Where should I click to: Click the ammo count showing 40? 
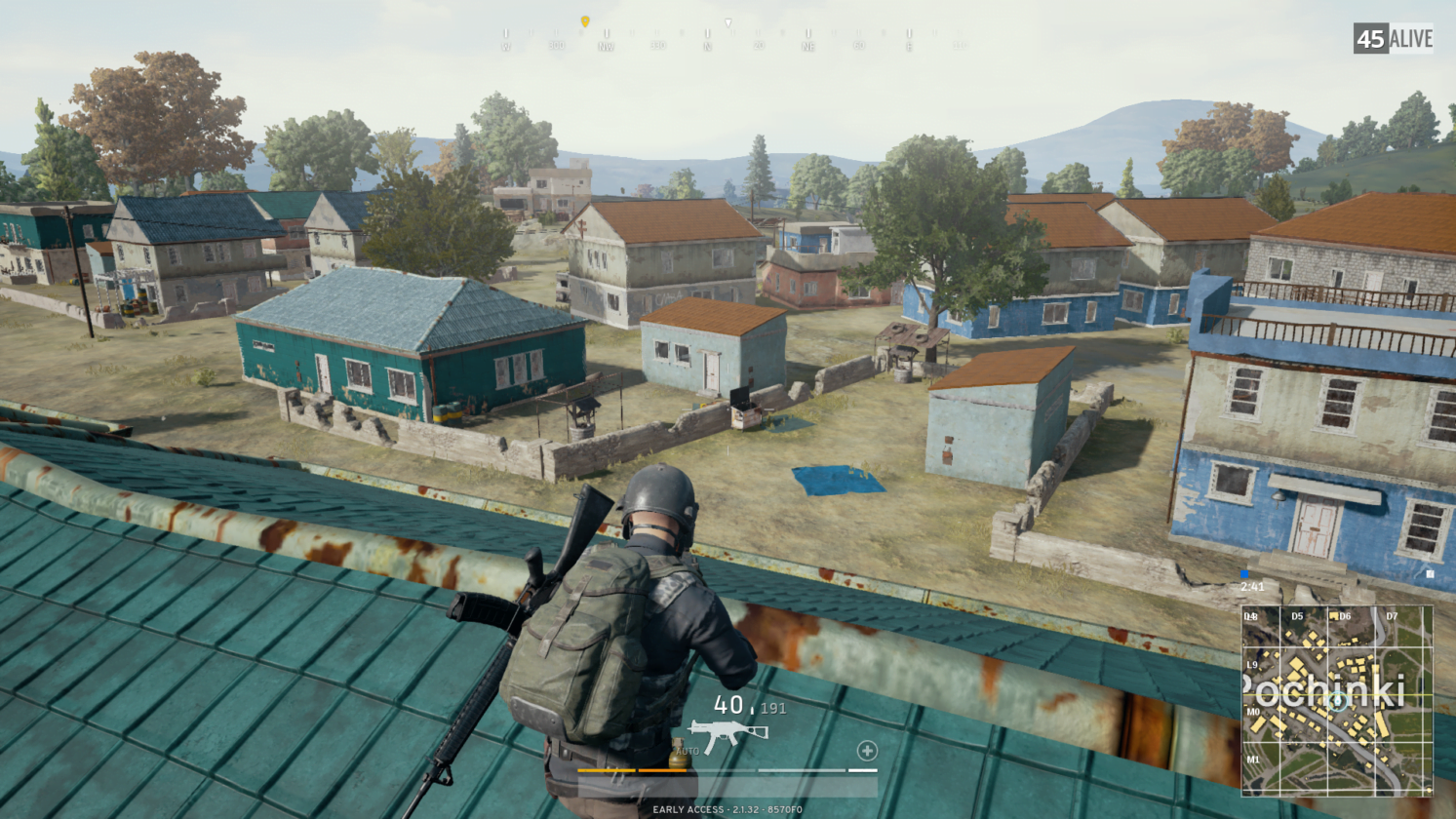click(729, 707)
